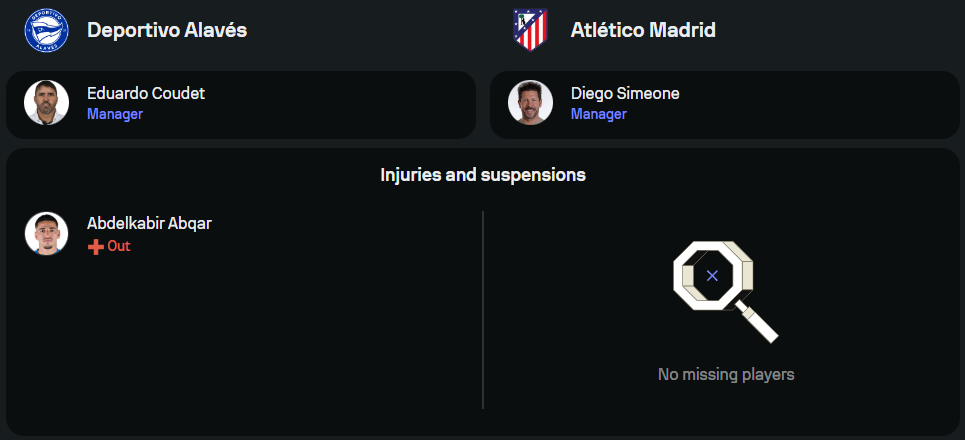Click the Atlético Madrid club crest
965x440 pixels.
pyautogui.click(x=530, y=30)
